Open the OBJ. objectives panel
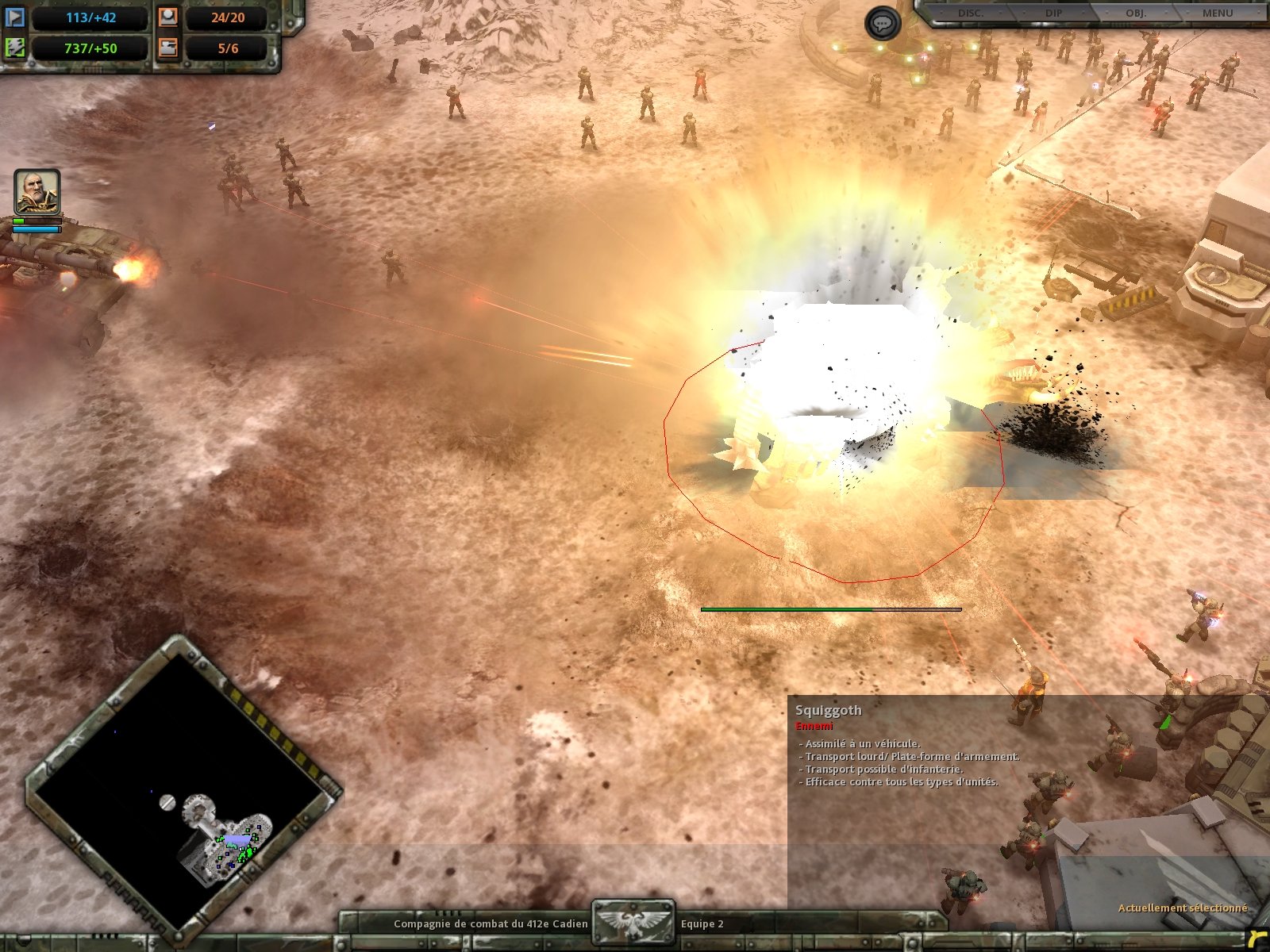 [1137, 13]
